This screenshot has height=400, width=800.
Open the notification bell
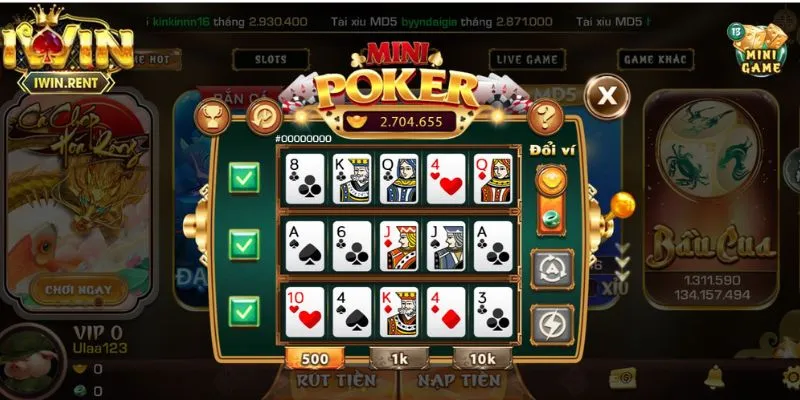coord(715,376)
